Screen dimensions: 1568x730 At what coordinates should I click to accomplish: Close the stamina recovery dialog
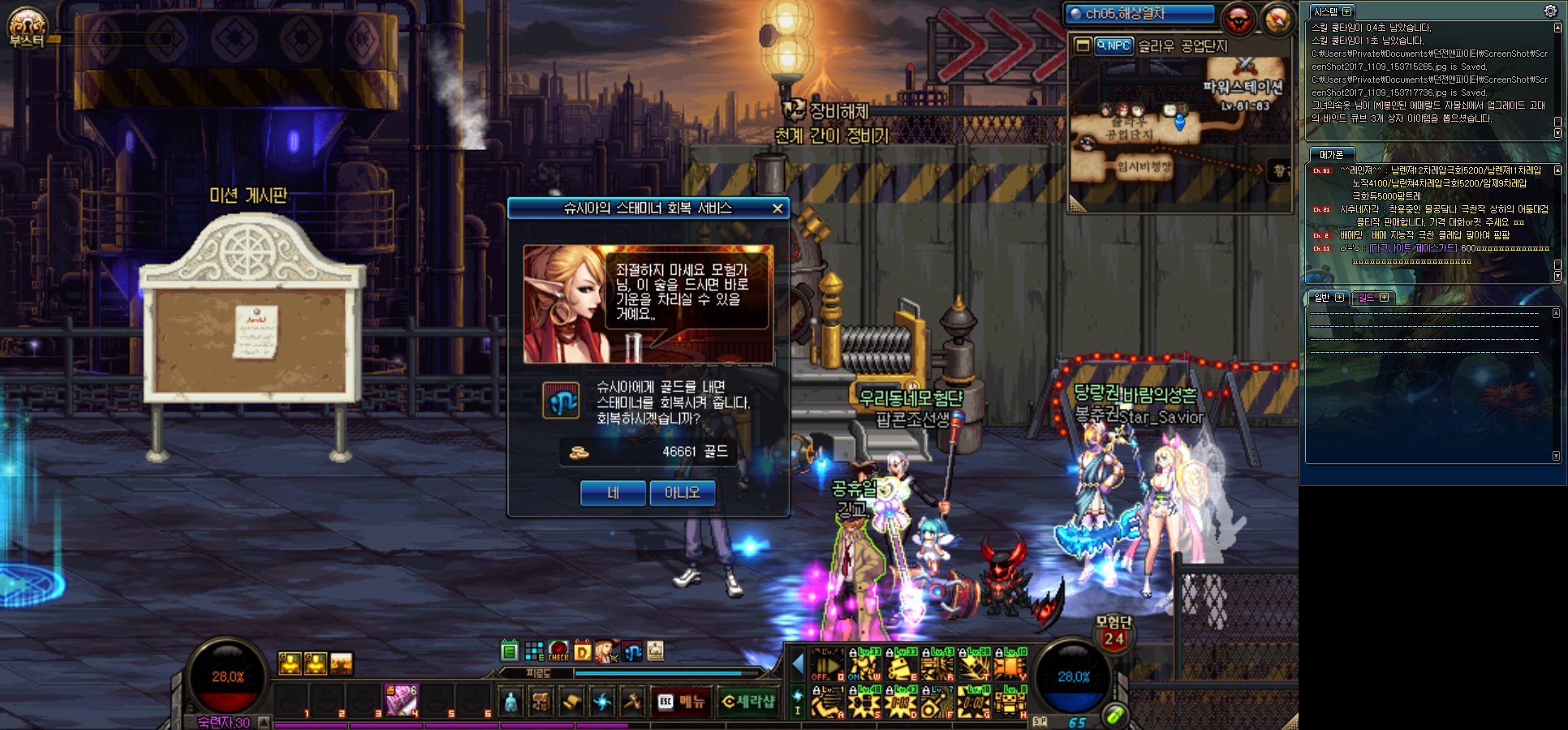(x=777, y=208)
